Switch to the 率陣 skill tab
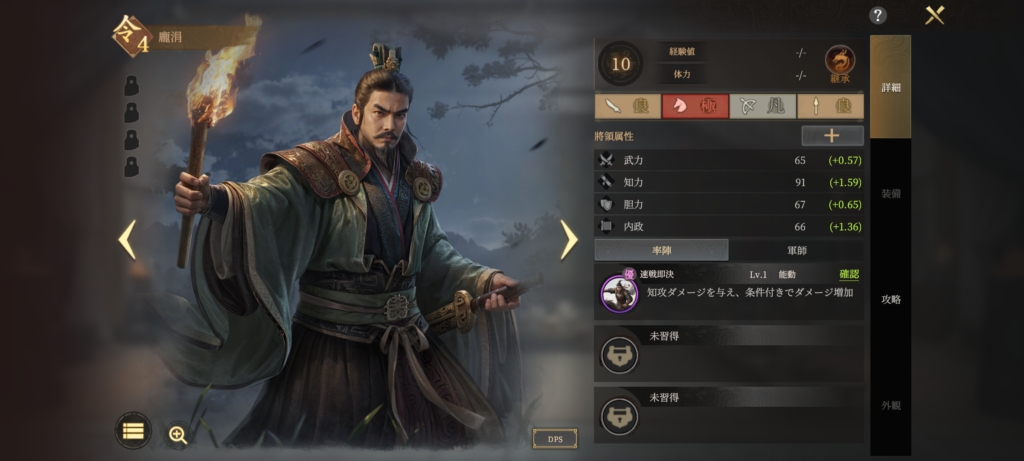This screenshot has width=1024, height=461. (x=661, y=250)
